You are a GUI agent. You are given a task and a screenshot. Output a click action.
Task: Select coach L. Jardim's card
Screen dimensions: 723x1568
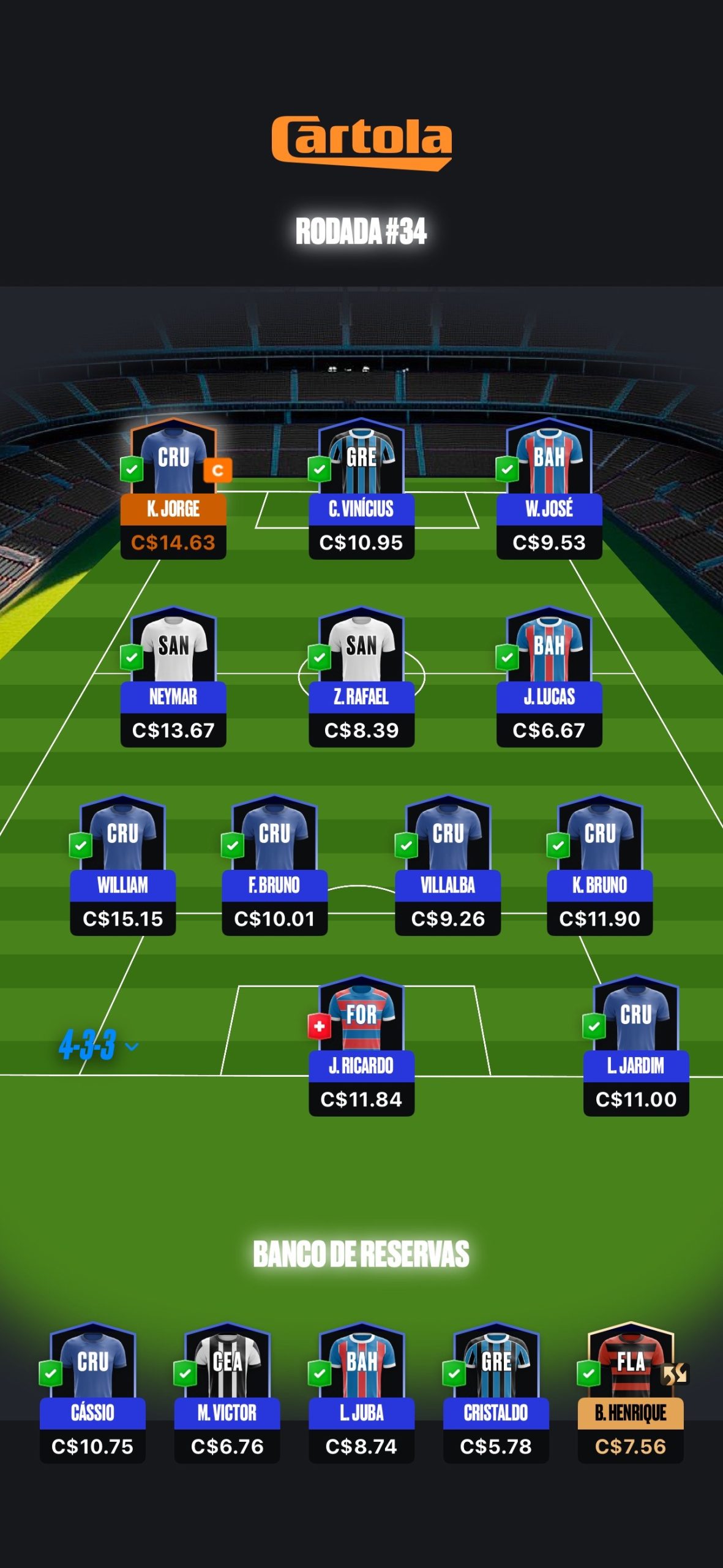click(x=636, y=1047)
